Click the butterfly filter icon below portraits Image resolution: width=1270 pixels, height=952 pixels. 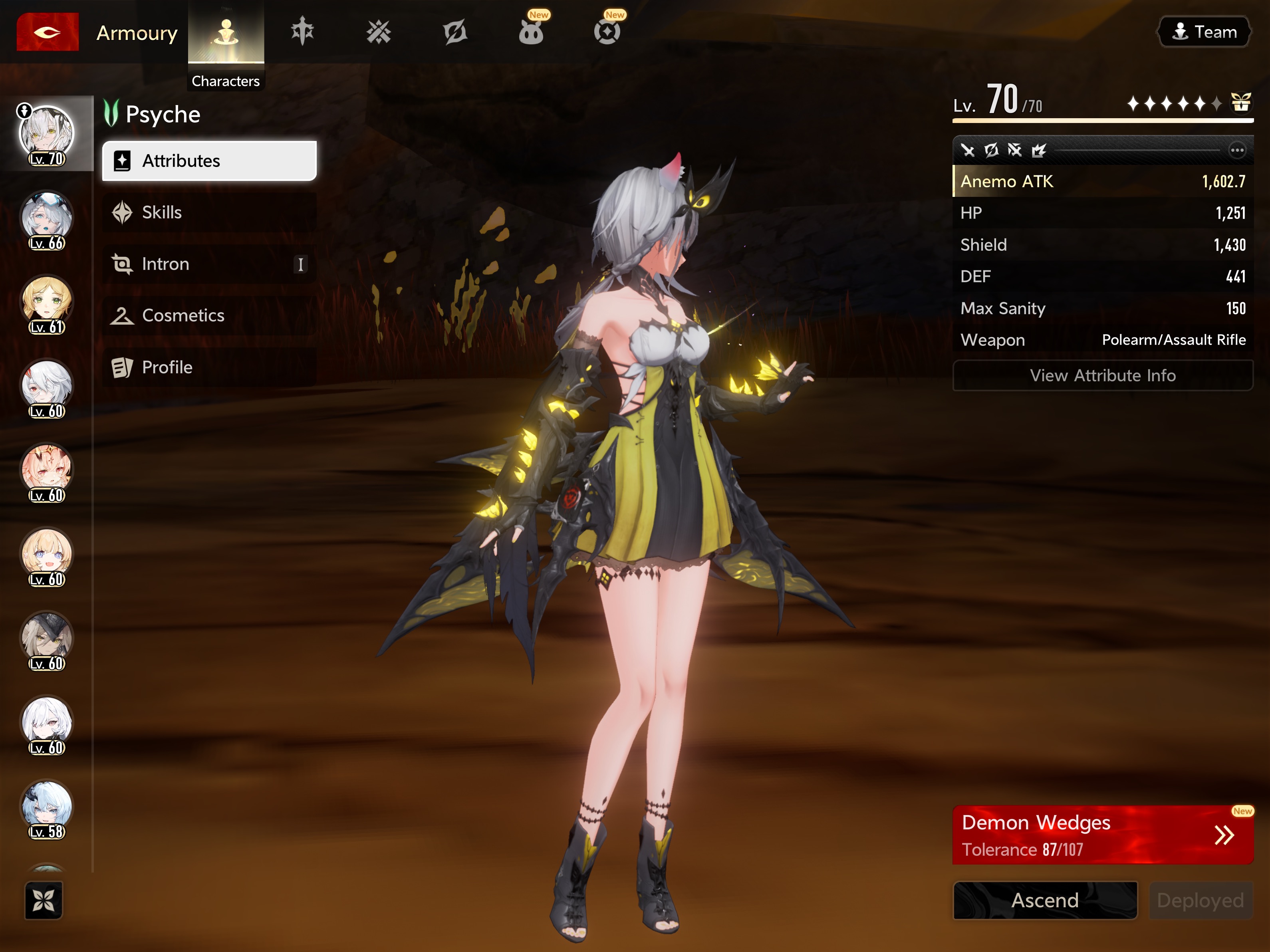[x=44, y=900]
